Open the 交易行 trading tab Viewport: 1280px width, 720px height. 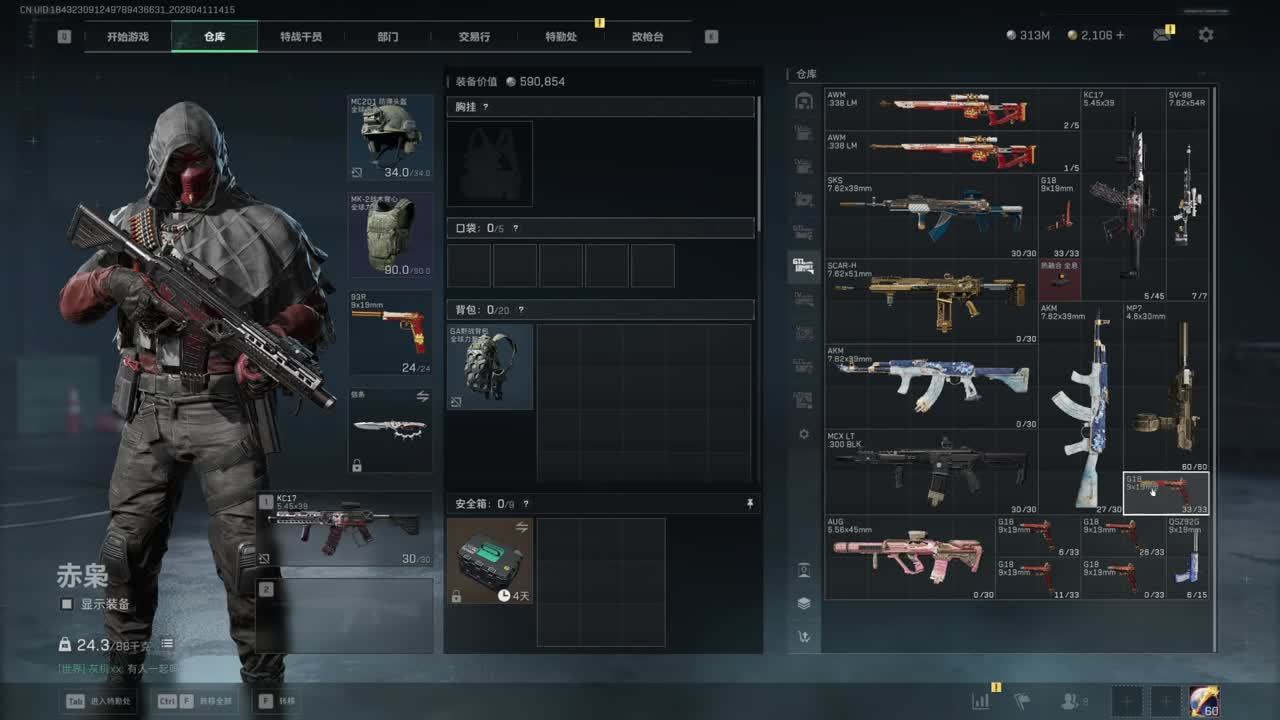pyautogui.click(x=474, y=37)
